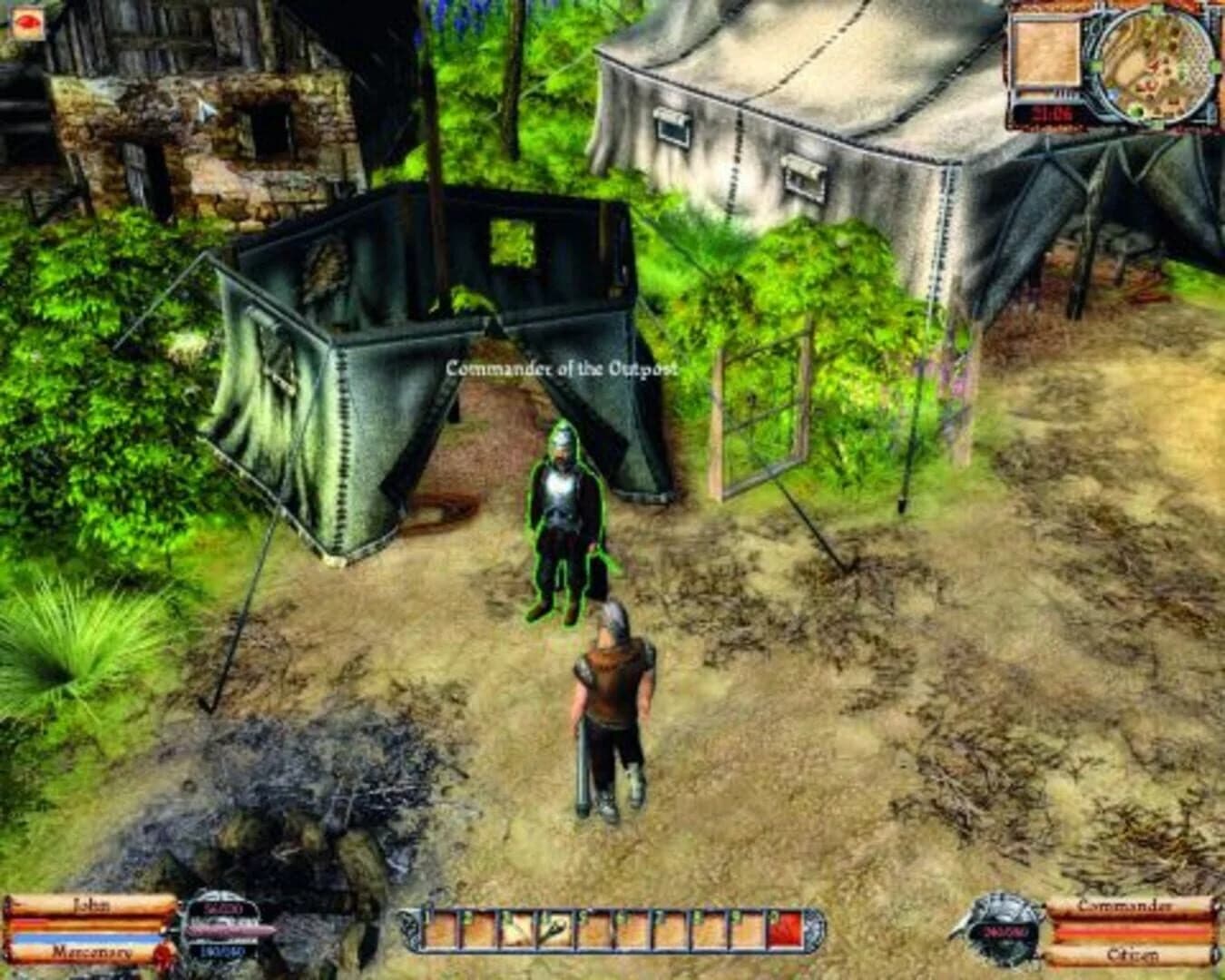Click the 21:06 game clock display
Viewport: 1225px width, 980px height.
1050,111
